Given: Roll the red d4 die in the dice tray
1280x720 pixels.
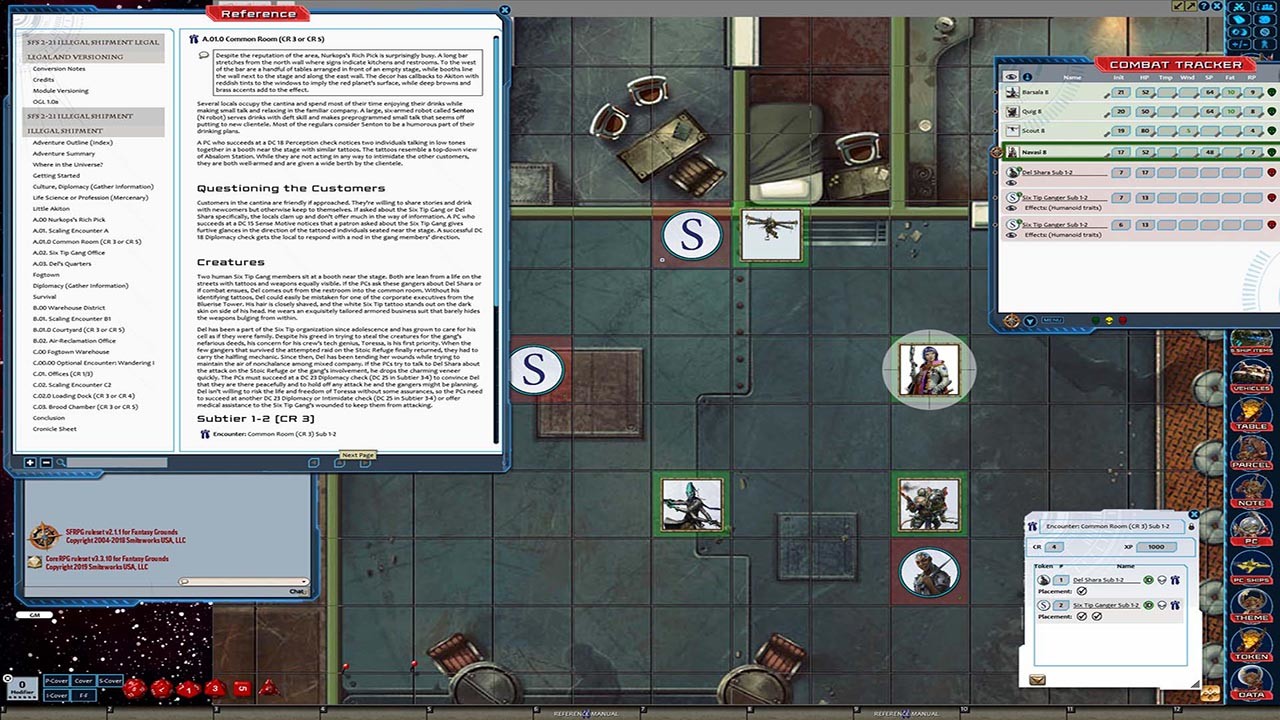Looking at the screenshot, I should point(268,688).
